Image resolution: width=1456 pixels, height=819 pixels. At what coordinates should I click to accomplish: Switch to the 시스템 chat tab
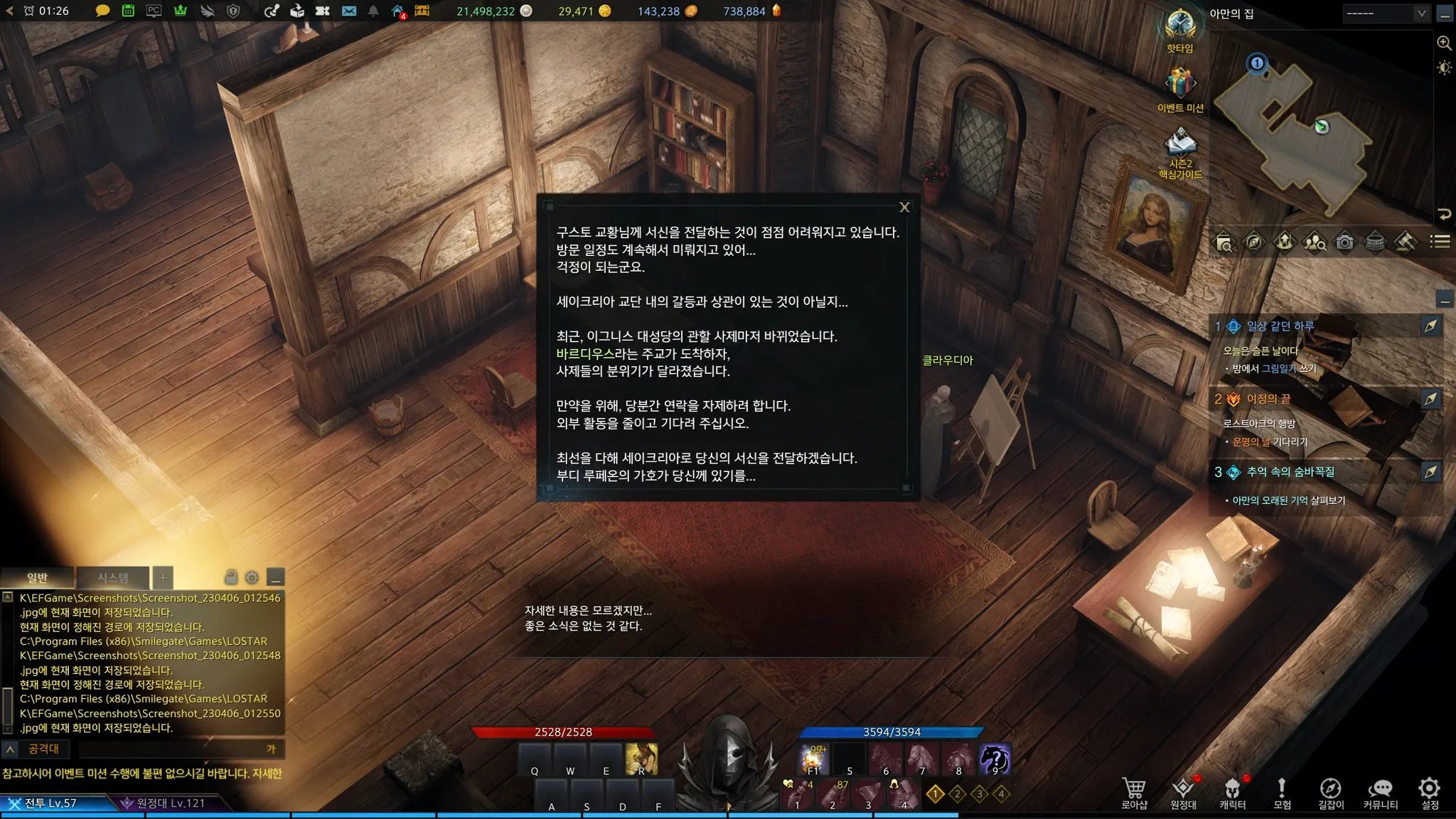tap(113, 577)
